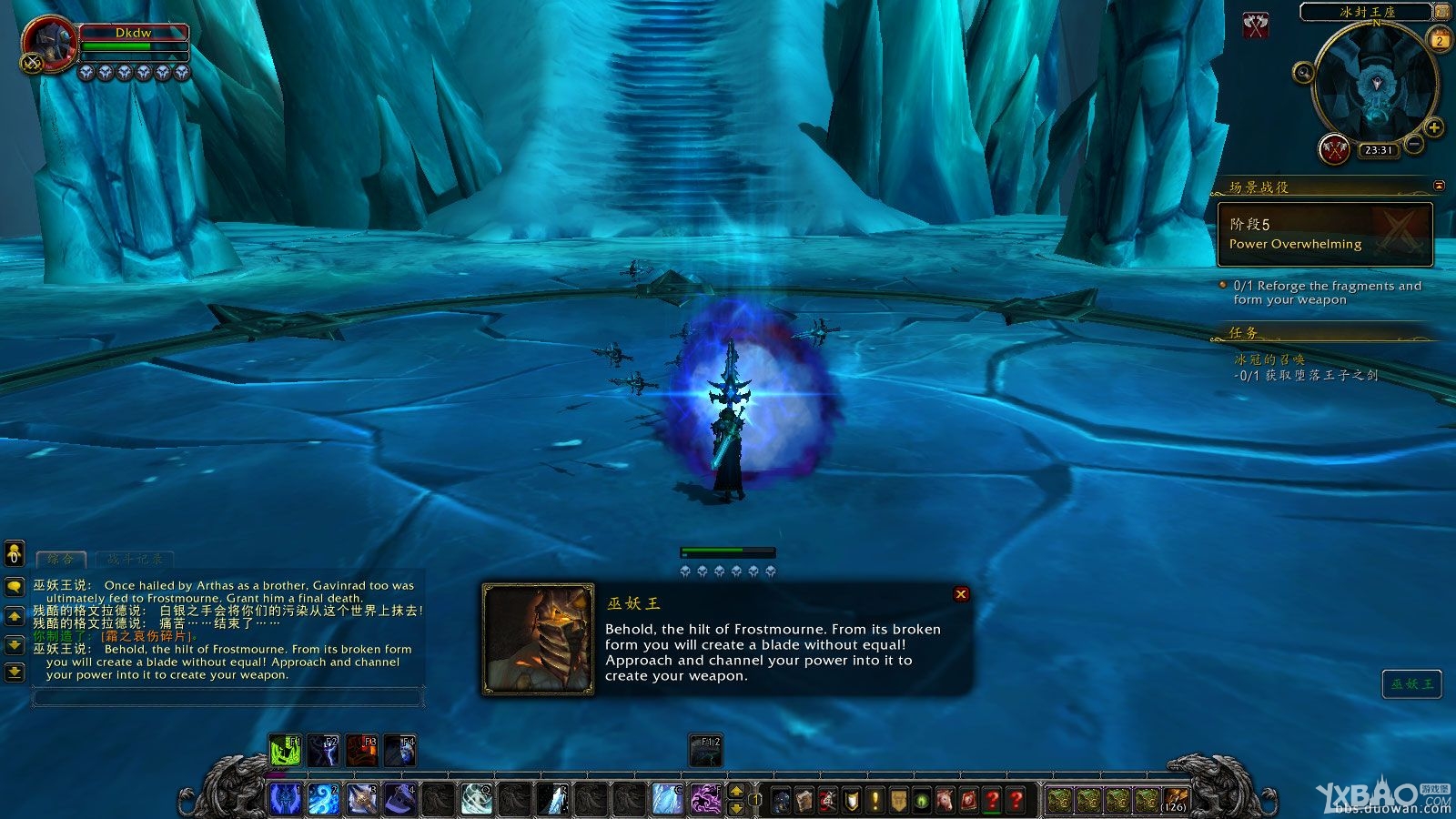The image size is (1456, 819).
Task: Switch to the 战斗记录 combat log tab
Action: click(x=135, y=559)
